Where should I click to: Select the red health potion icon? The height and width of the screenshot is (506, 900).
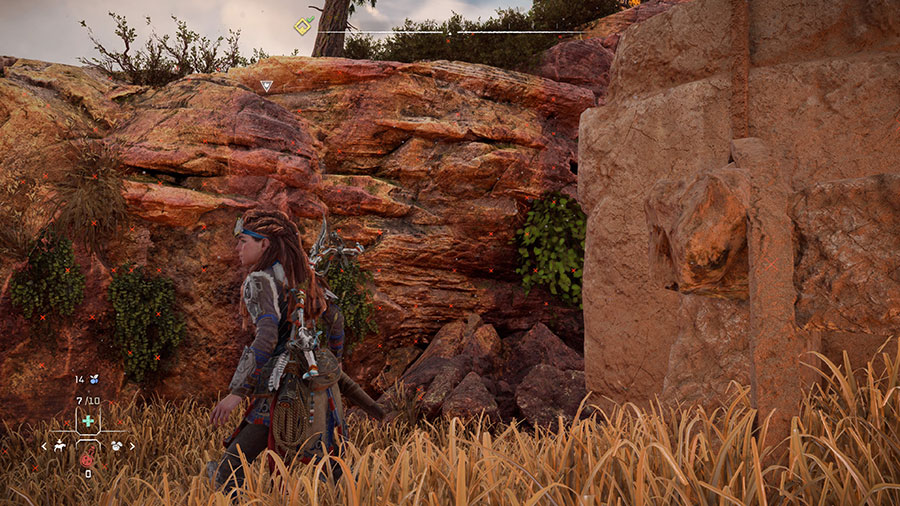[87, 460]
